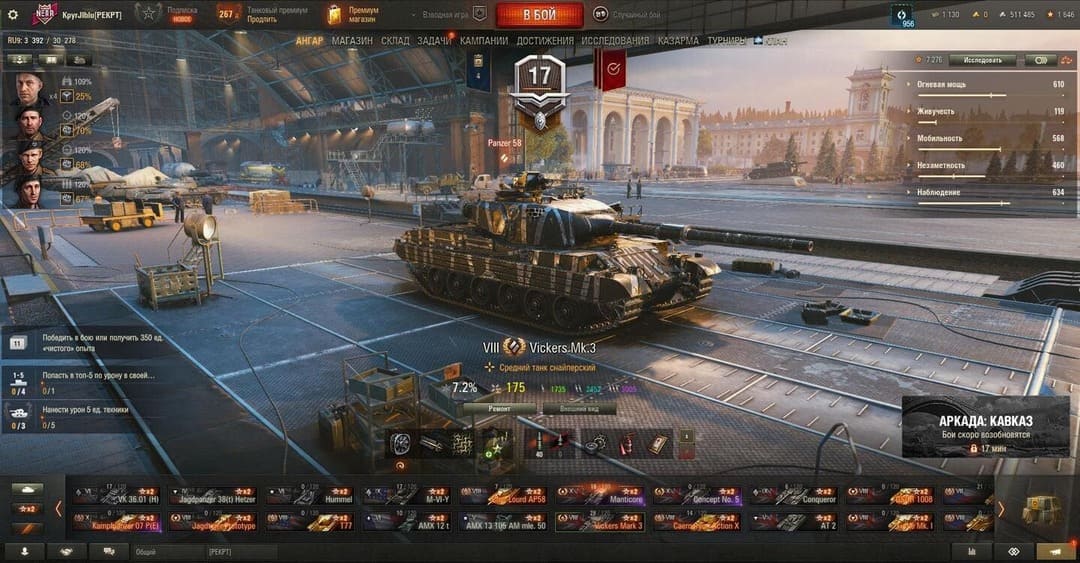Open the settings gear menu
The width and height of the screenshot is (1080, 563).
(13, 14)
